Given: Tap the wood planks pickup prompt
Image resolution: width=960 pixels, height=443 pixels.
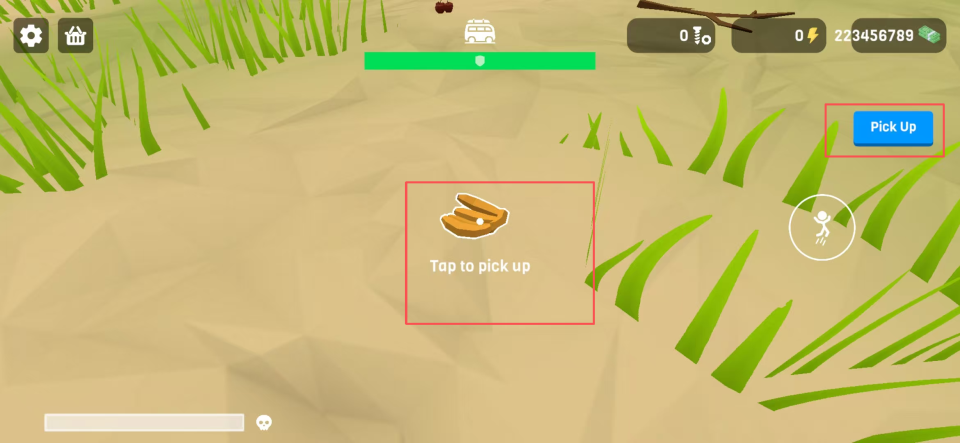Looking at the screenshot, I should point(476,220).
